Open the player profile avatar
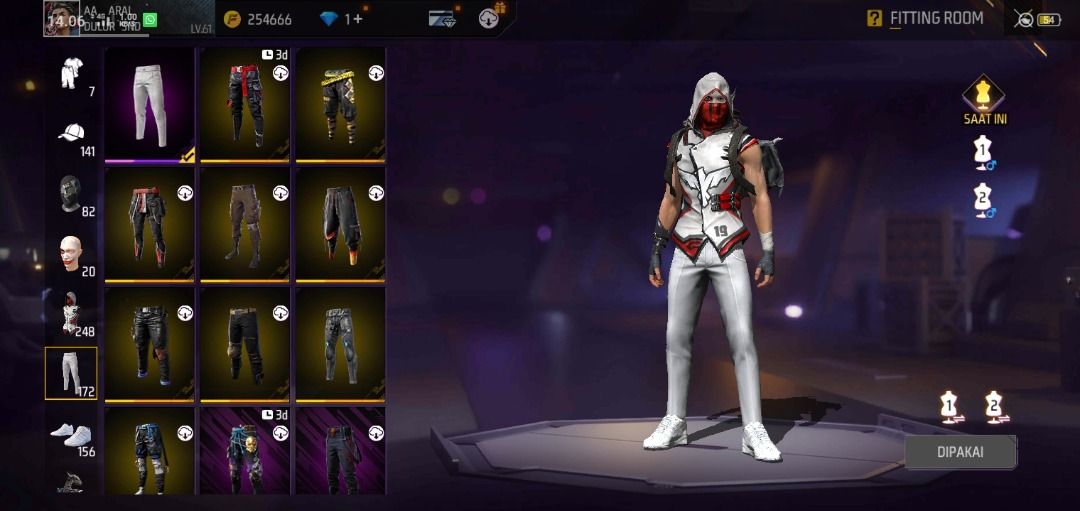1080x511 pixels. click(x=62, y=17)
